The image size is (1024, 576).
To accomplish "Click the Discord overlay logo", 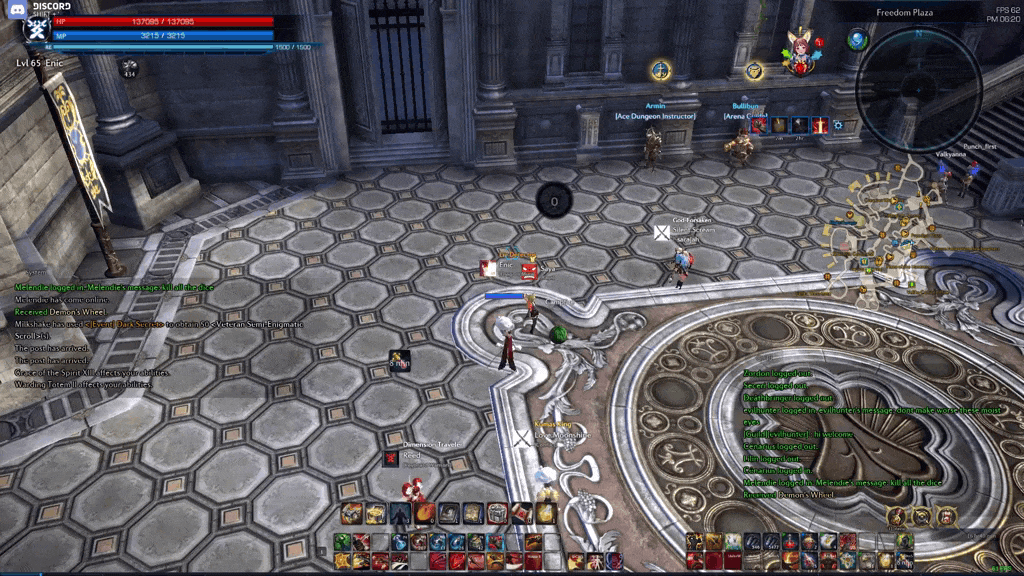I will click(x=16, y=8).
